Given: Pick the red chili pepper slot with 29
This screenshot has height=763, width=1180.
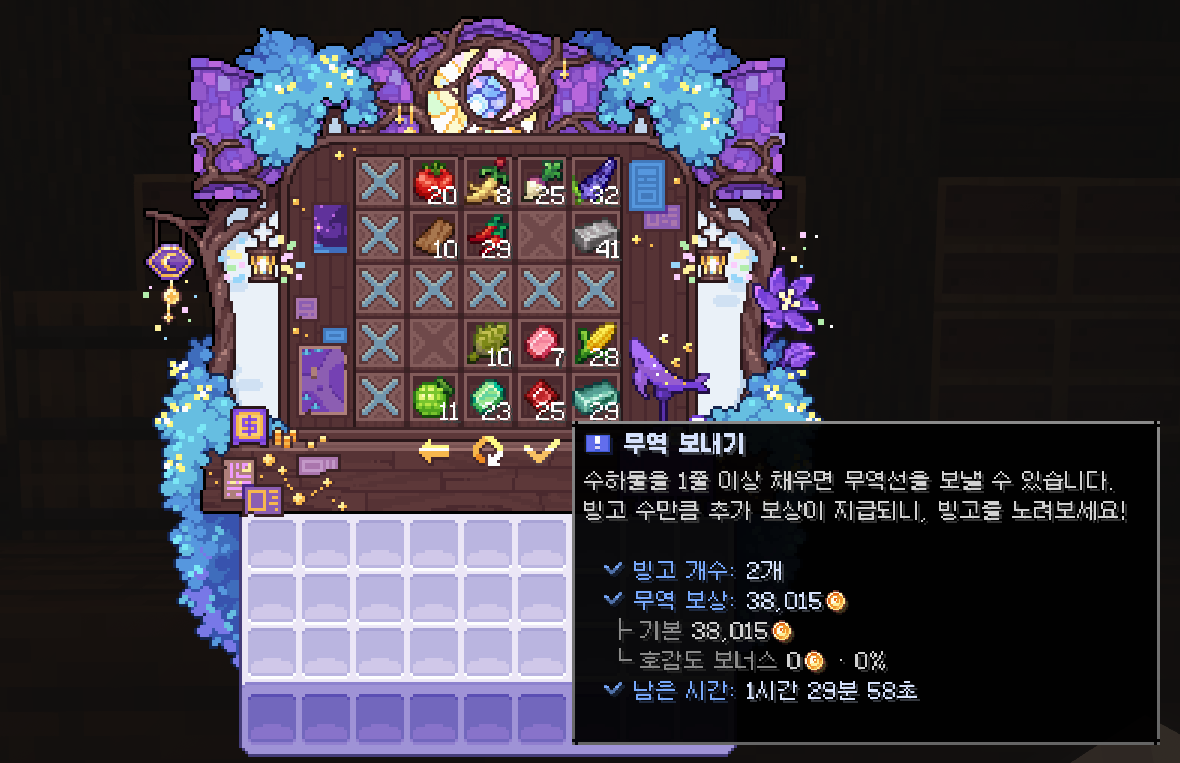Looking at the screenshot, I should tap(488, 236).
